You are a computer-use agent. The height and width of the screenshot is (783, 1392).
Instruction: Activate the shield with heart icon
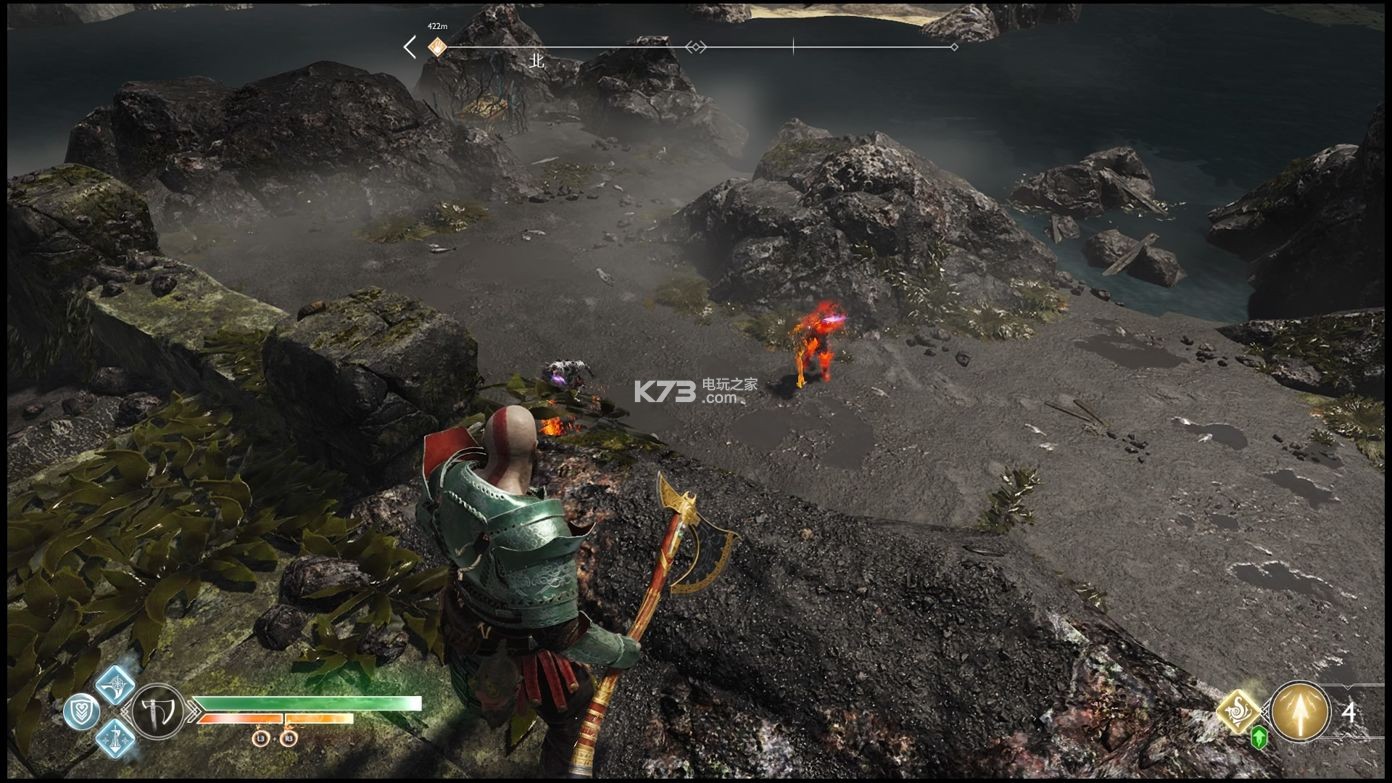81,711
